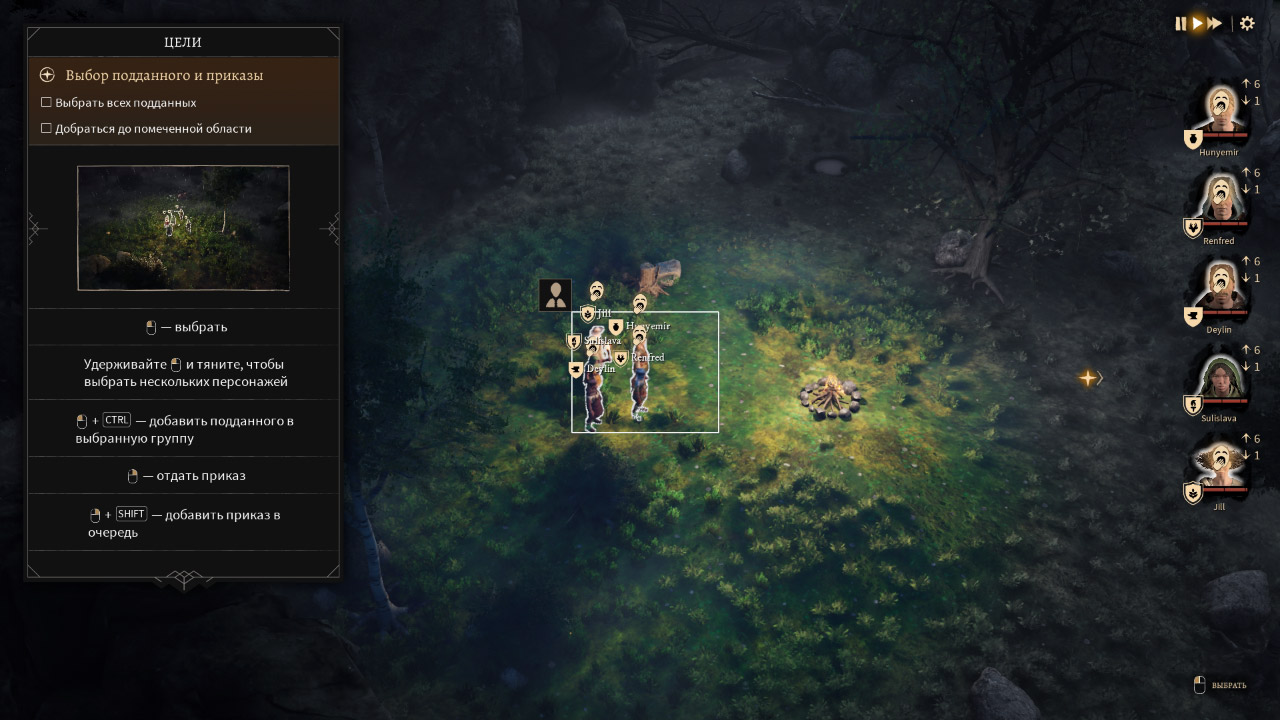1280x720 pixels.
Task: Pick Sulislava's portrait in the roster
Action: pyautogui.click(x=1219, y=377)
